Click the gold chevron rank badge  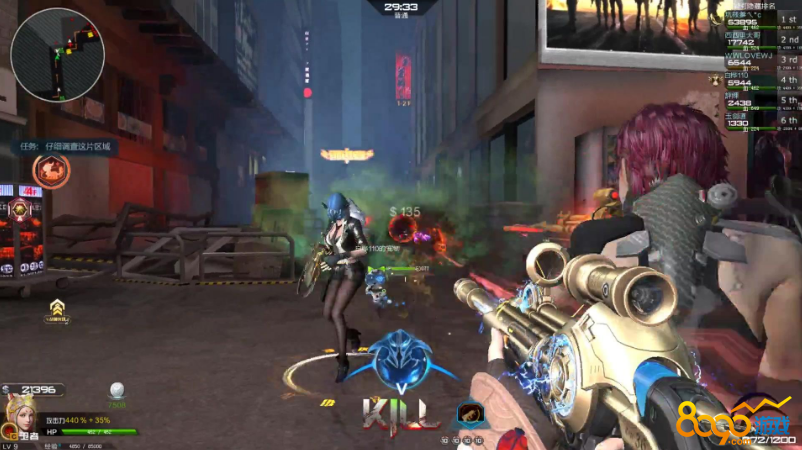(x=59, y=307)
